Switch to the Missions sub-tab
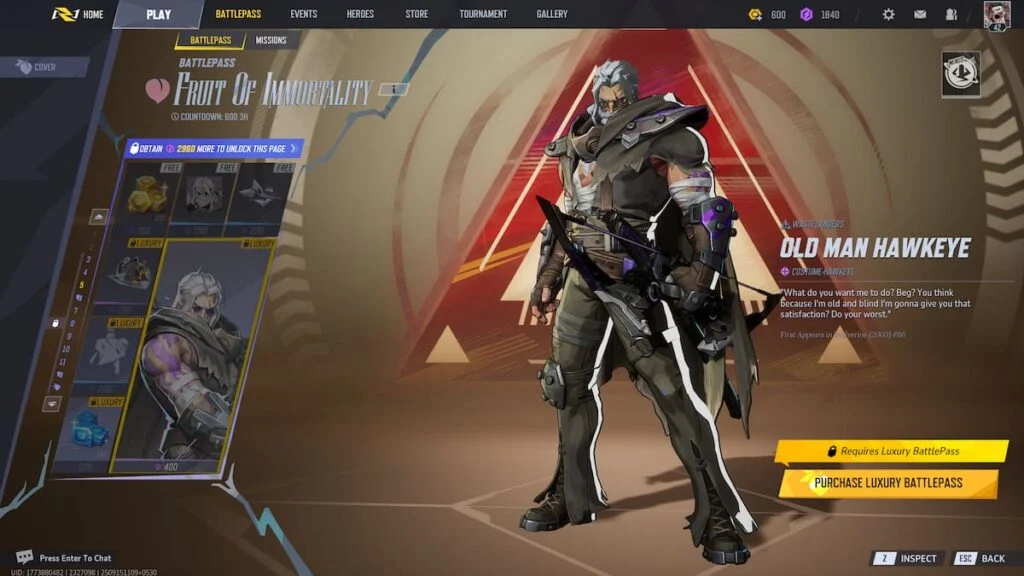1024x576 pixels. (270, 40)
